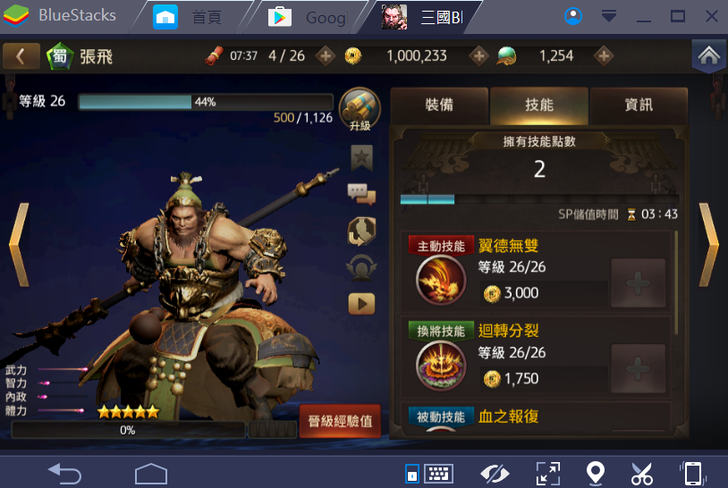Open the chat bubble icon
728x488 pixels.
[361, 194]
